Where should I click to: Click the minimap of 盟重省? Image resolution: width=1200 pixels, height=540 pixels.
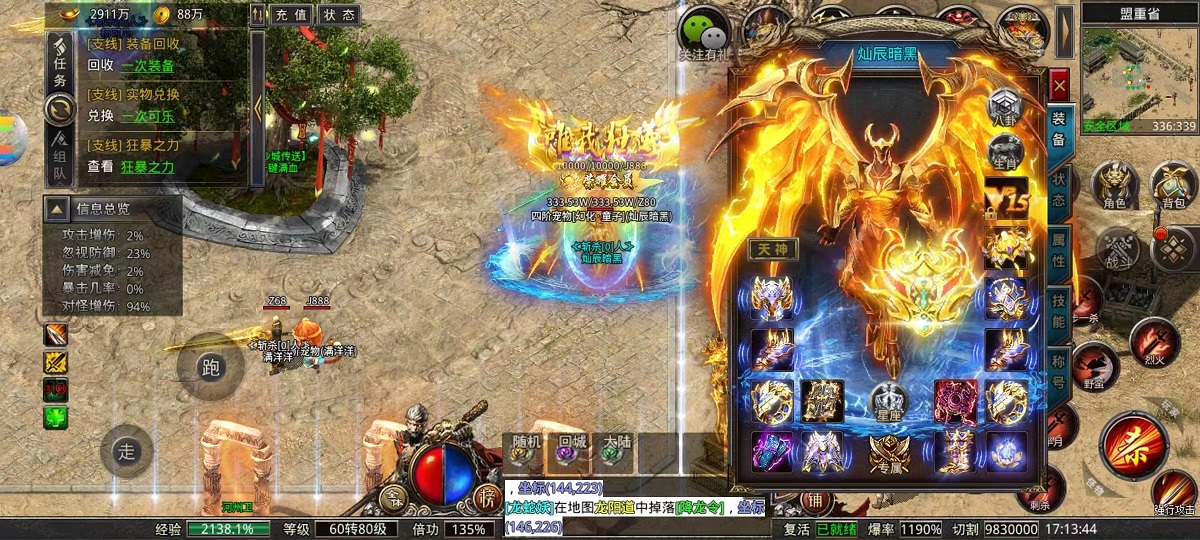1139,76
